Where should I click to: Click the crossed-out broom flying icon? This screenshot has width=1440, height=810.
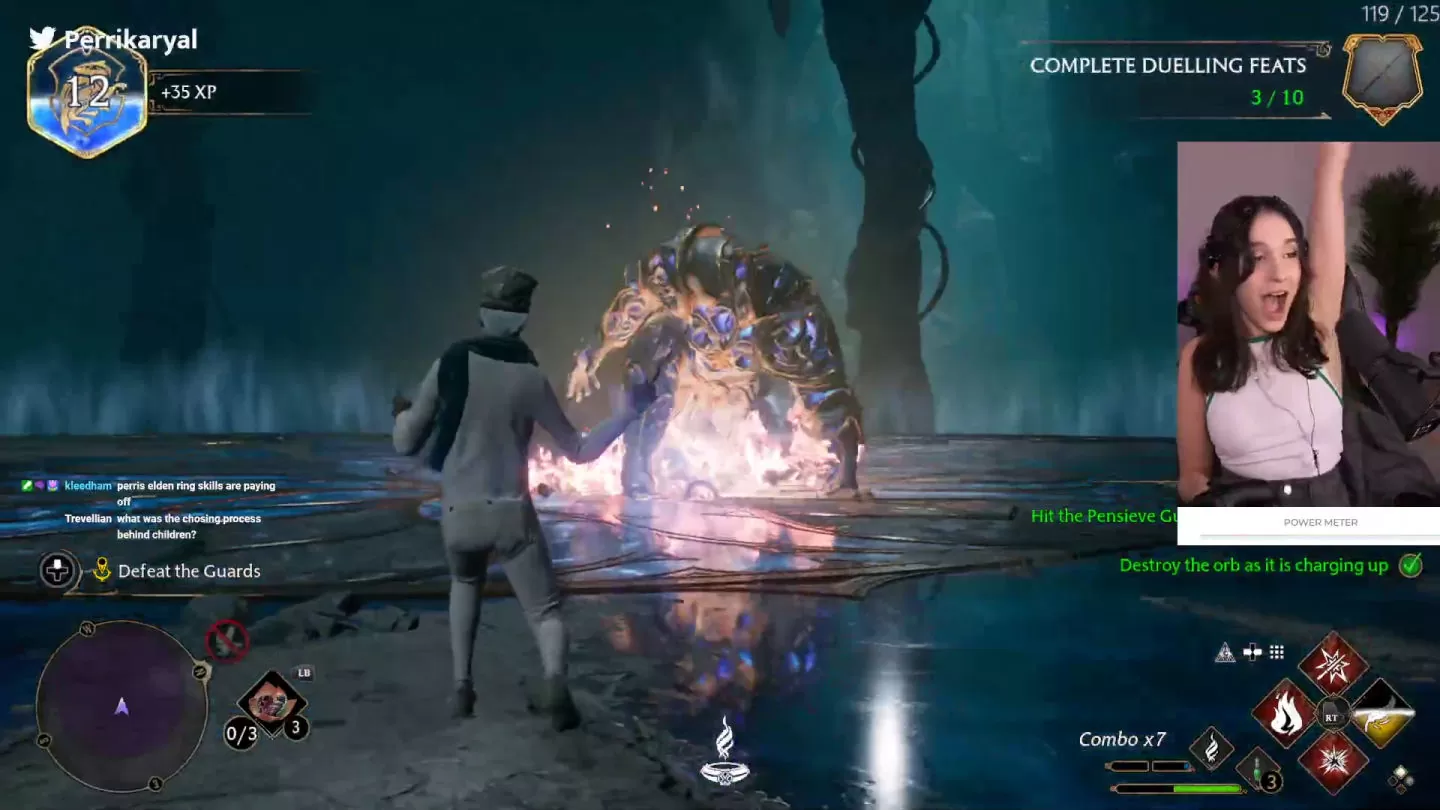[227, 640]
